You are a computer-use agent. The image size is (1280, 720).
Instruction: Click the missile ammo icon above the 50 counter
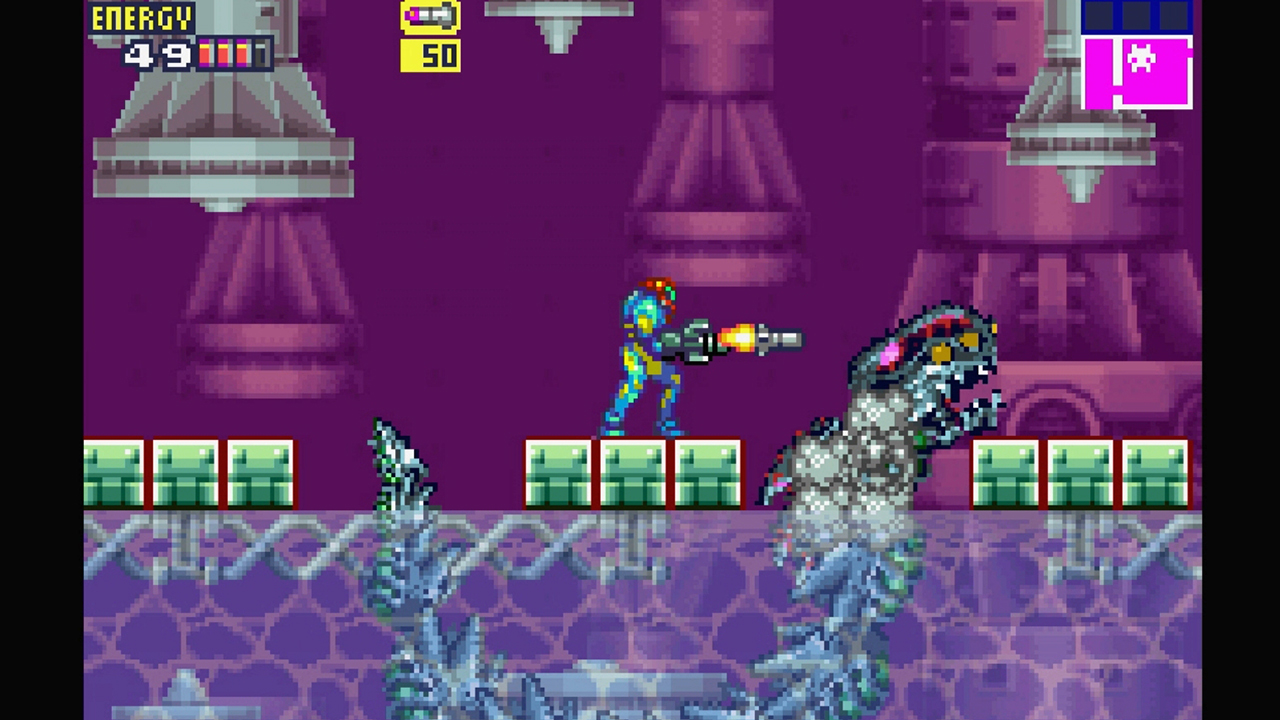point(430,16)
